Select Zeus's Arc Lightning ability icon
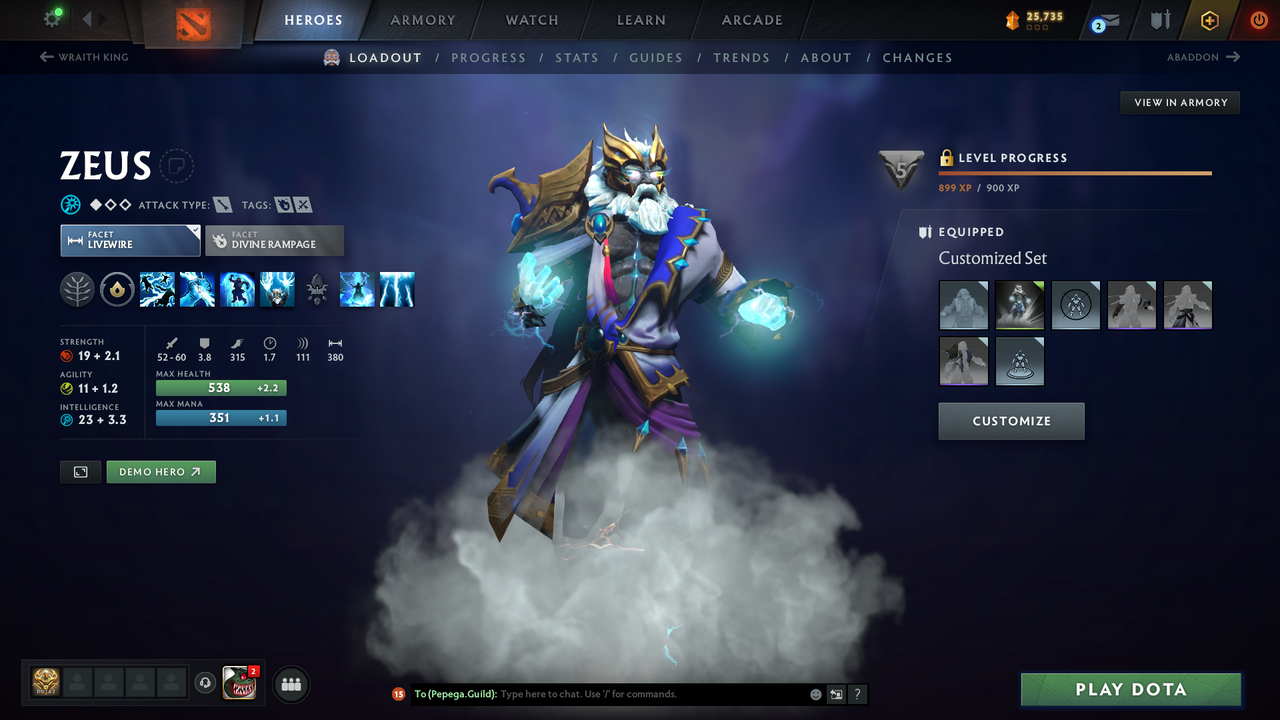This screenshot has width=1280, height=720. pyautogui.click(x=157, y=289)
